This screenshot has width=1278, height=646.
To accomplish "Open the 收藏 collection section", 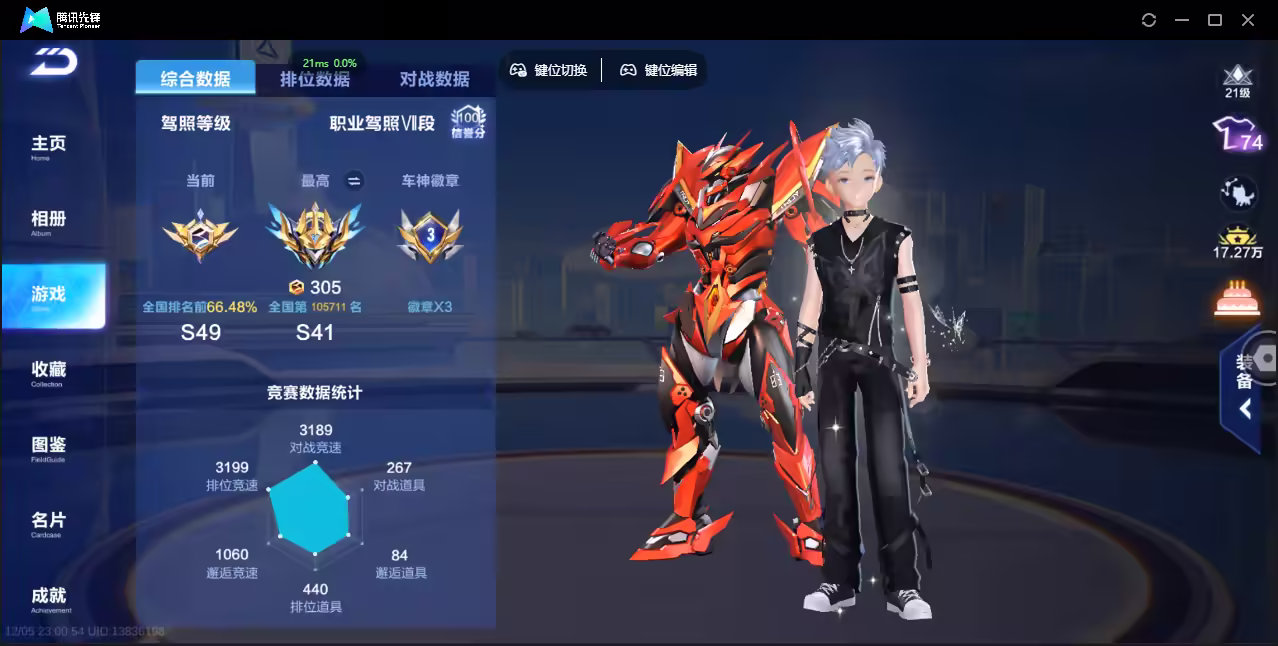I will pyautogui.click(x=48, y=372).
